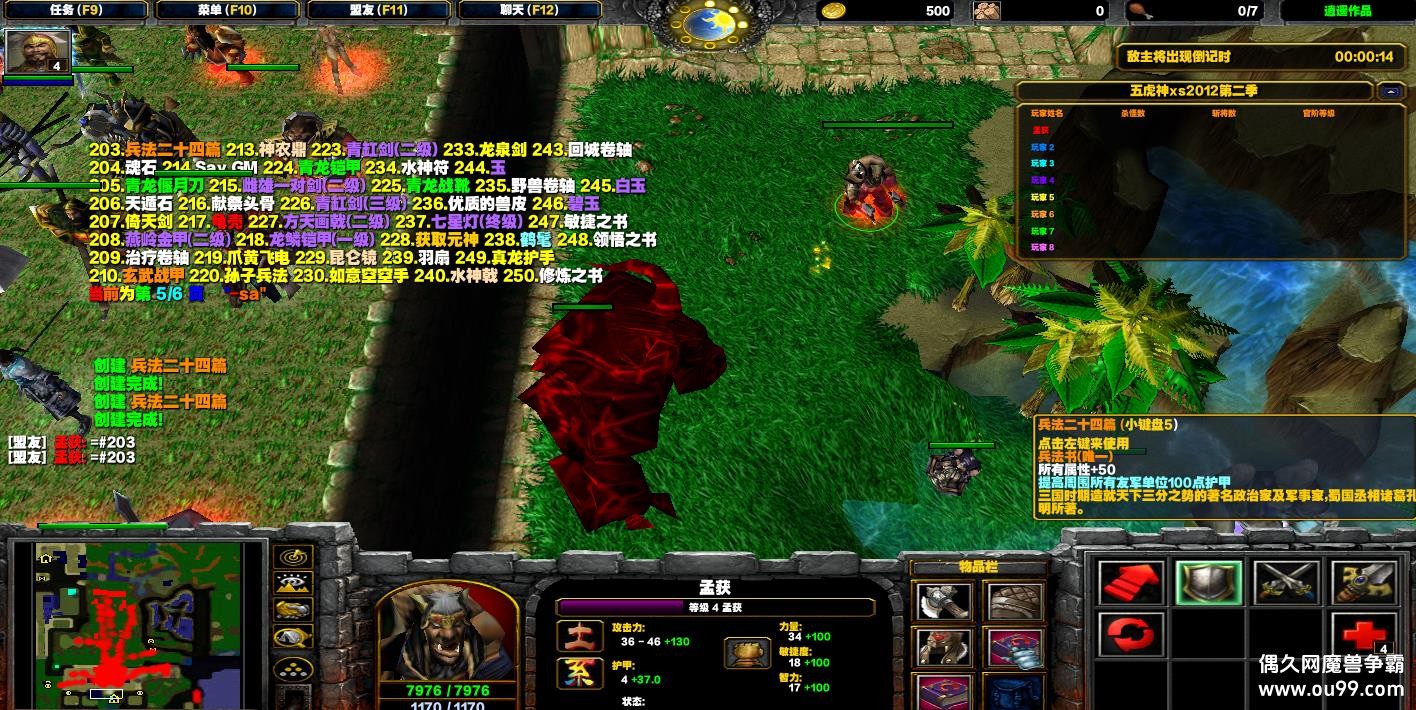Viewport: 1416px width, 710px height.
Task: Open the 任务 (F9) quests menu
Action: pos(75,11)
